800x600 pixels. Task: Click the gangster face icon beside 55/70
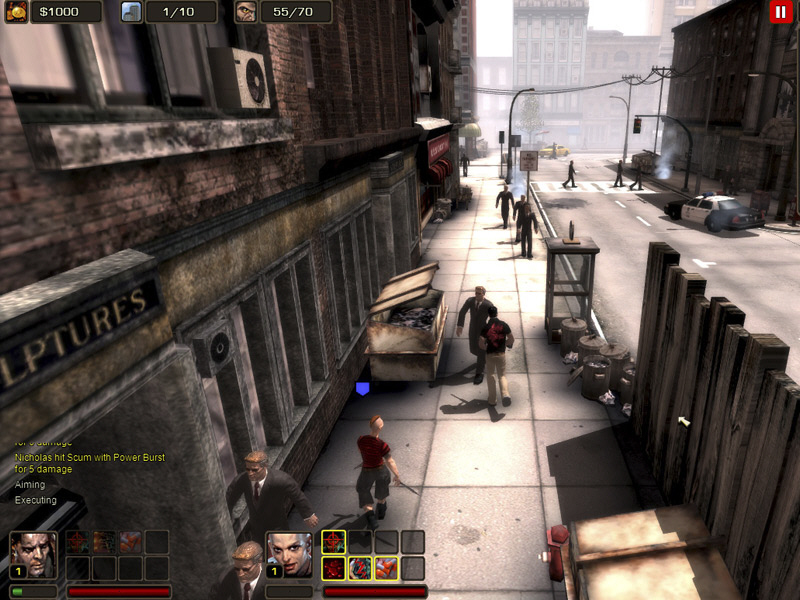point(246,12)
